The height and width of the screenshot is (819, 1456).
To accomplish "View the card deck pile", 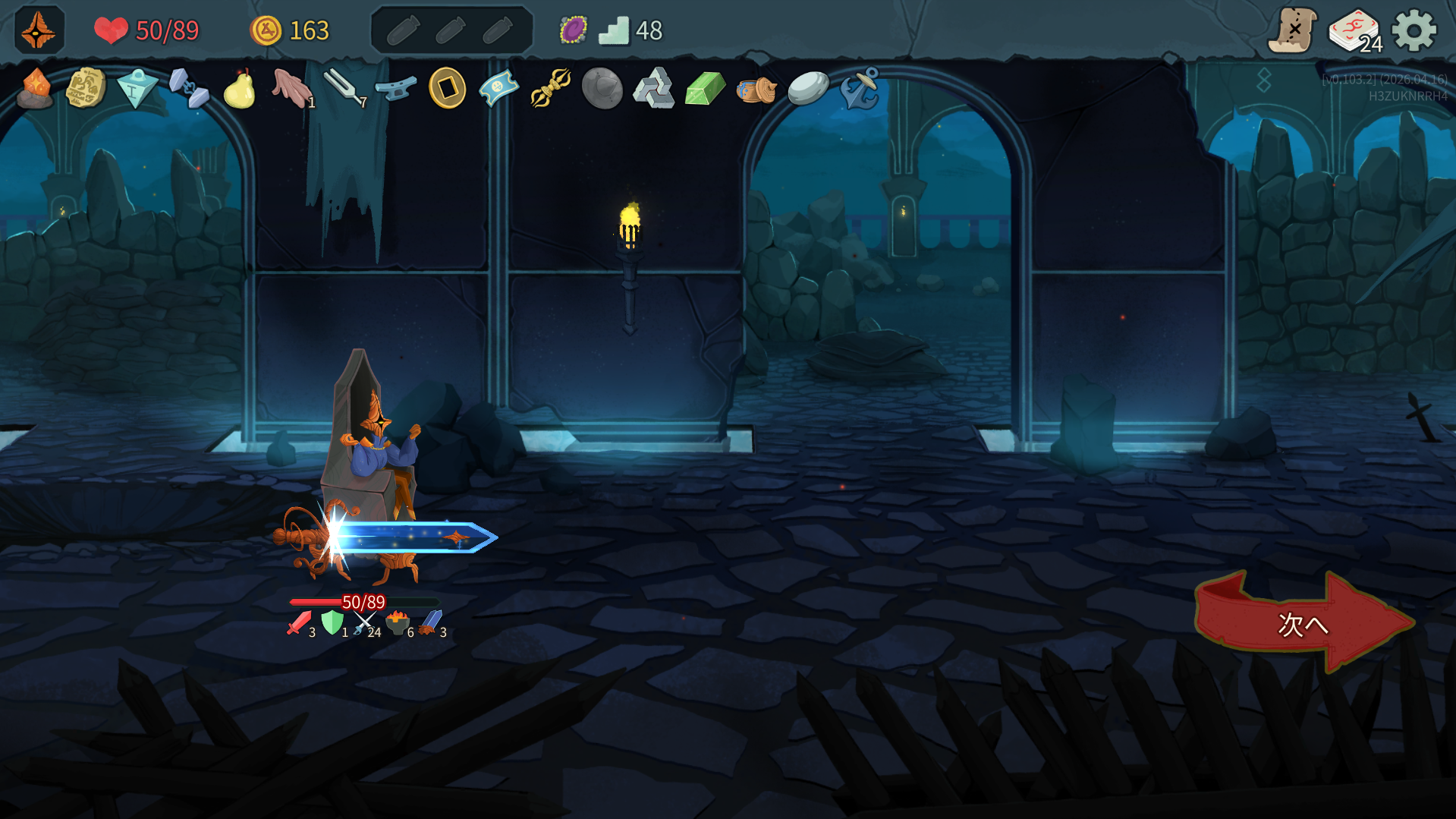I will [x=1354, y=31].
